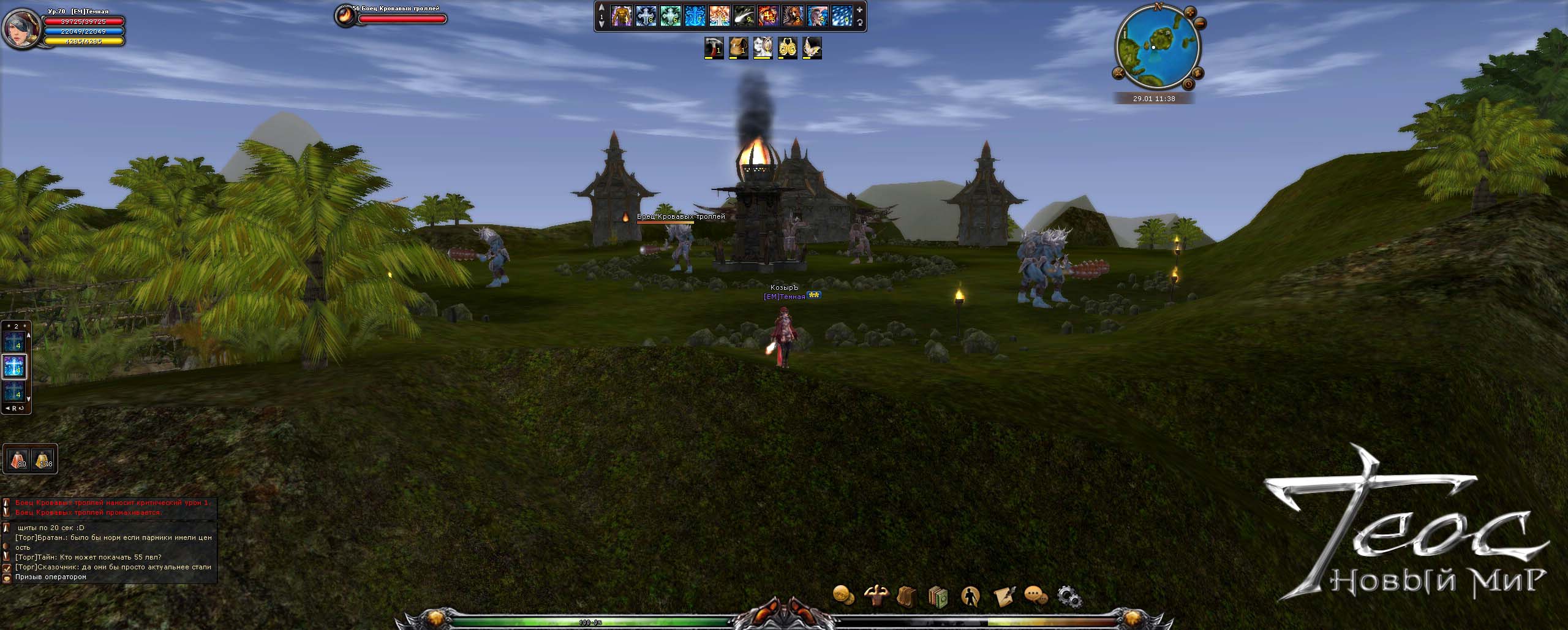This screenshot has height=630, width=1568.
Task: Click the hotbar plus button
Action: (x=860, y=10)
